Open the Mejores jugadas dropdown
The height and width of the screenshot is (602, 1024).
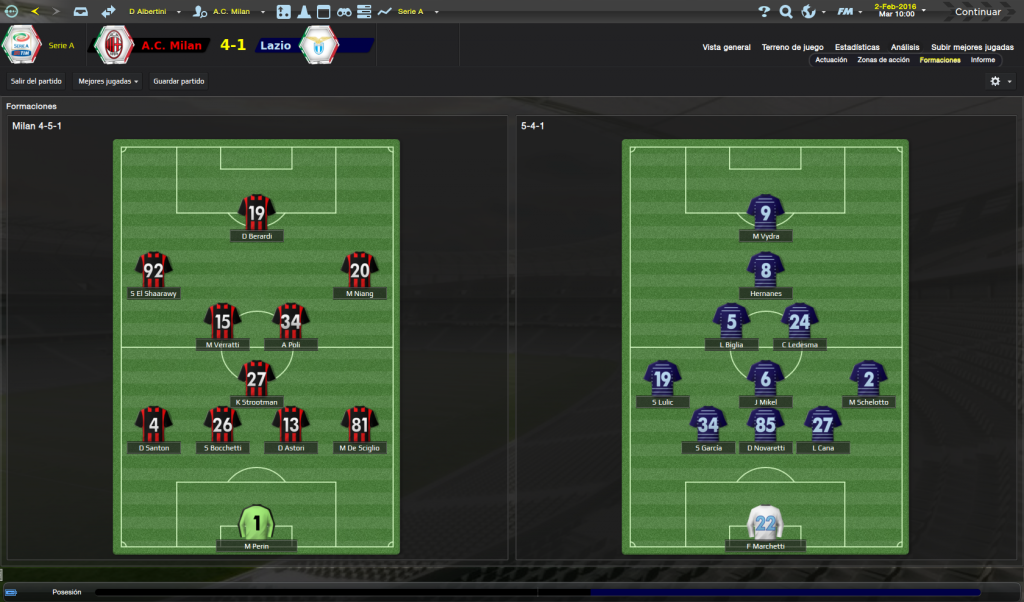coord(108,81)
